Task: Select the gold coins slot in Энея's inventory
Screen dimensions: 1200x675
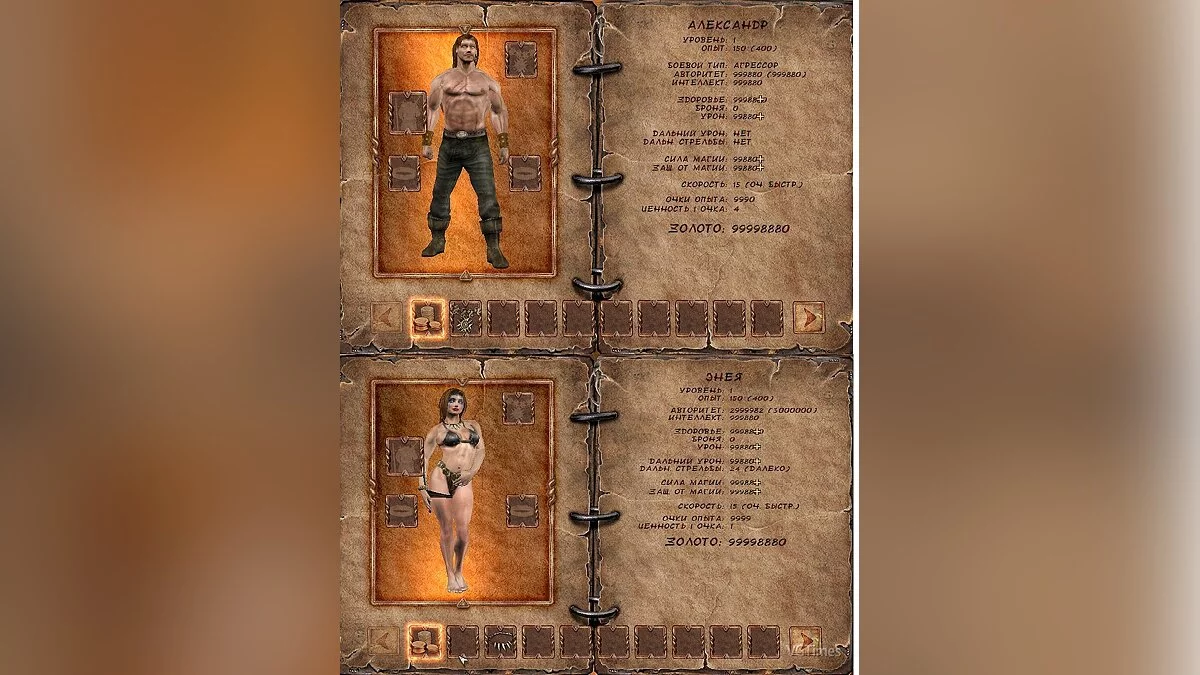Action: coord(425,641)
